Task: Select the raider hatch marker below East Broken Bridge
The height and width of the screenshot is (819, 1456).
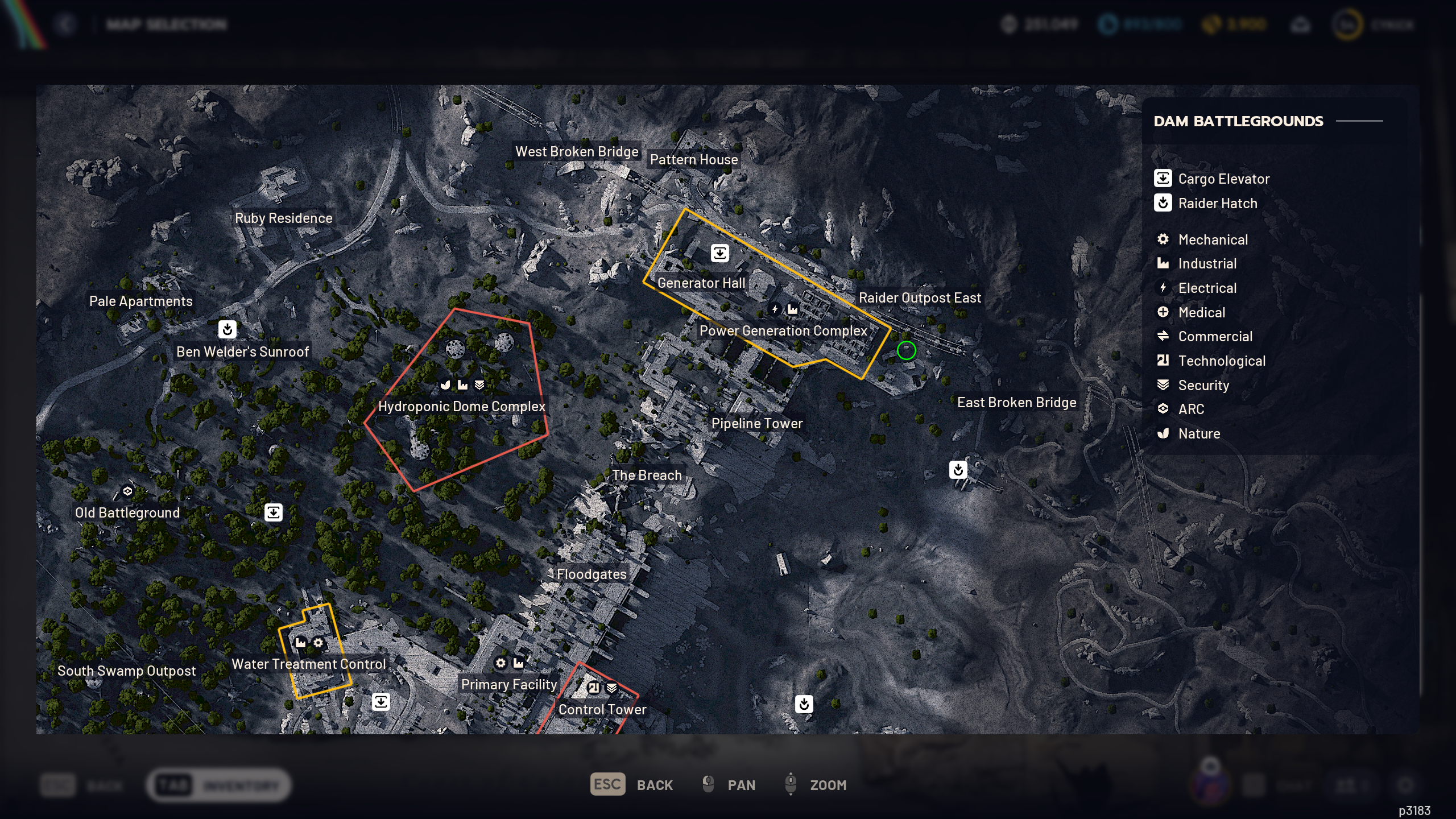Action: tap(958, 470)
